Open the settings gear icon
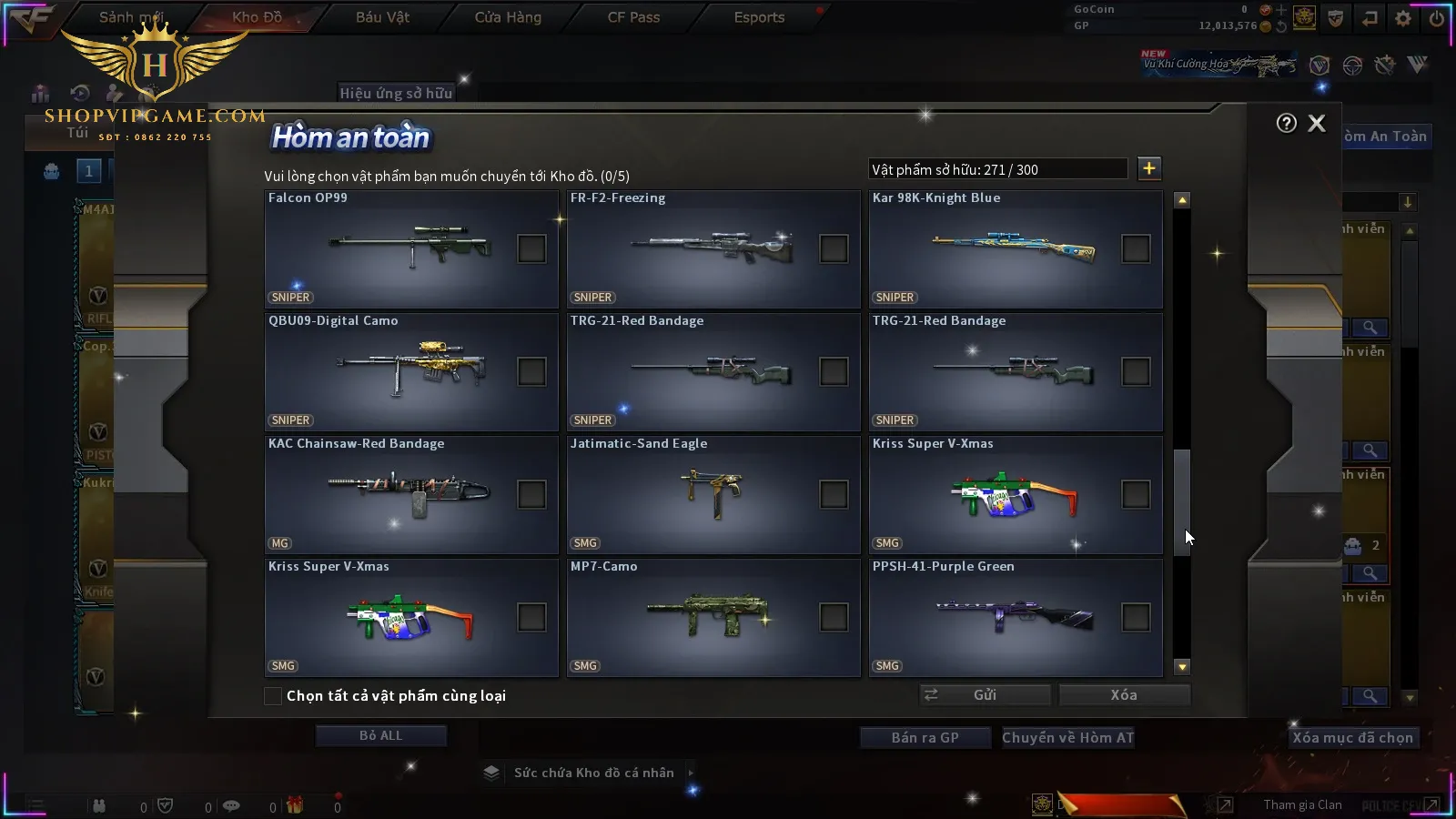 [1403, 18]
